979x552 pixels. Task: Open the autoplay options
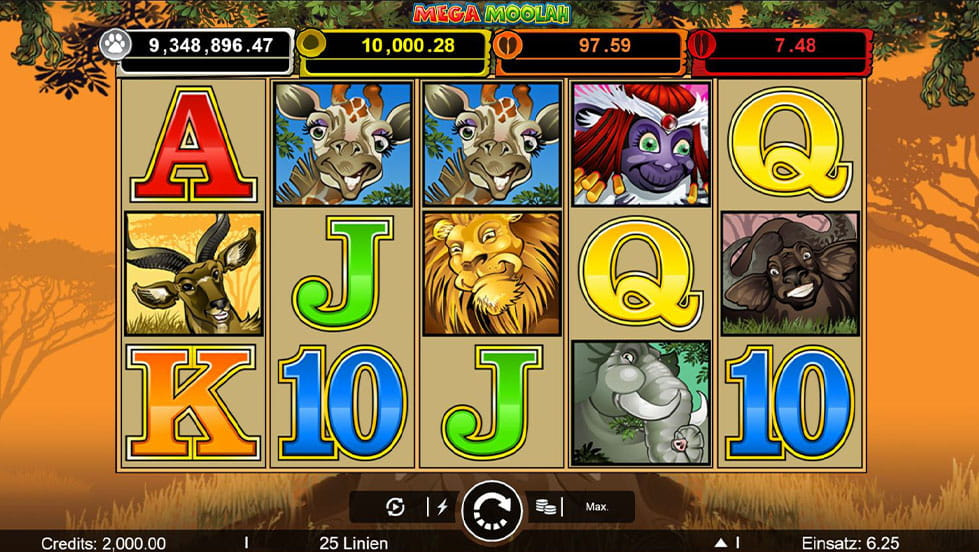(394, 507)
